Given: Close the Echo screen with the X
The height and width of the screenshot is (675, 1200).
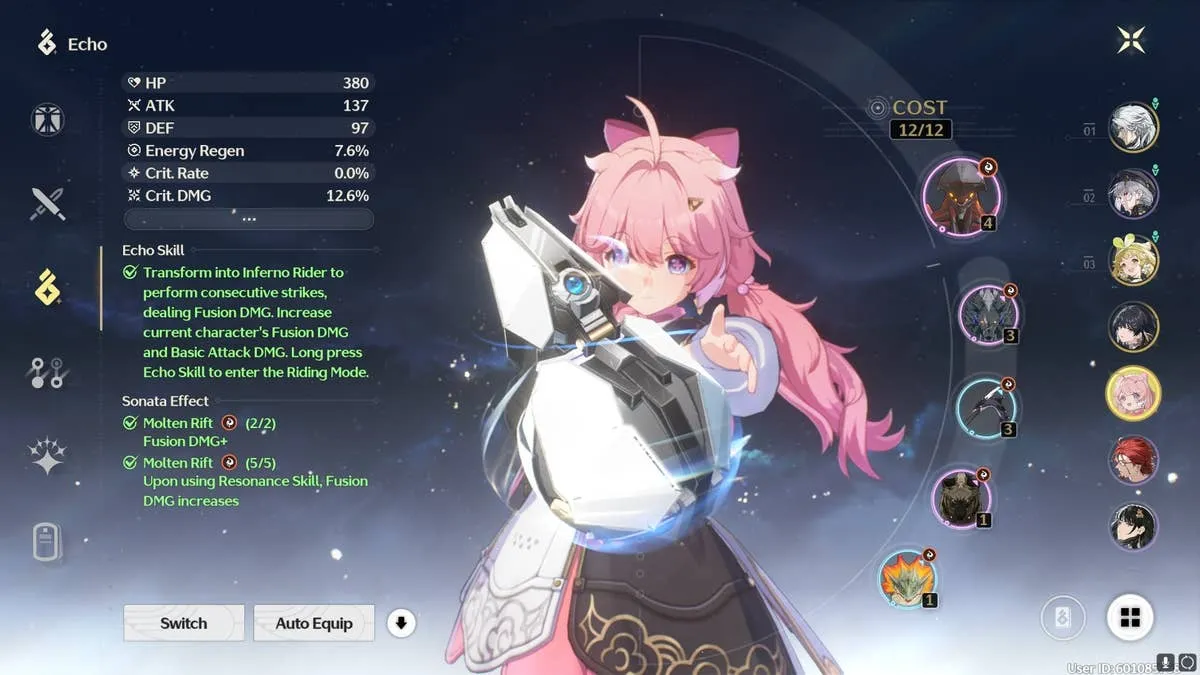Looking at the screenshot, I should point(1131,41).
